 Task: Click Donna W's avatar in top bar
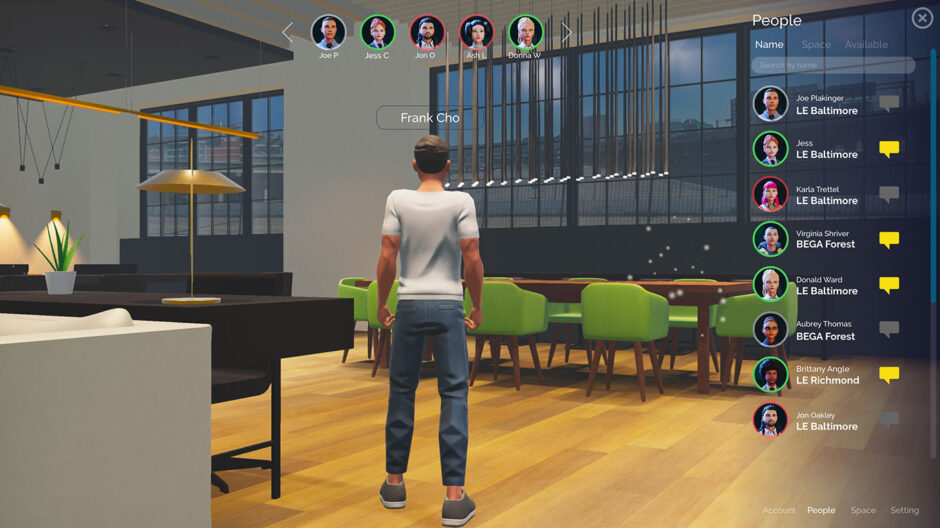click(x=525, y=32)
